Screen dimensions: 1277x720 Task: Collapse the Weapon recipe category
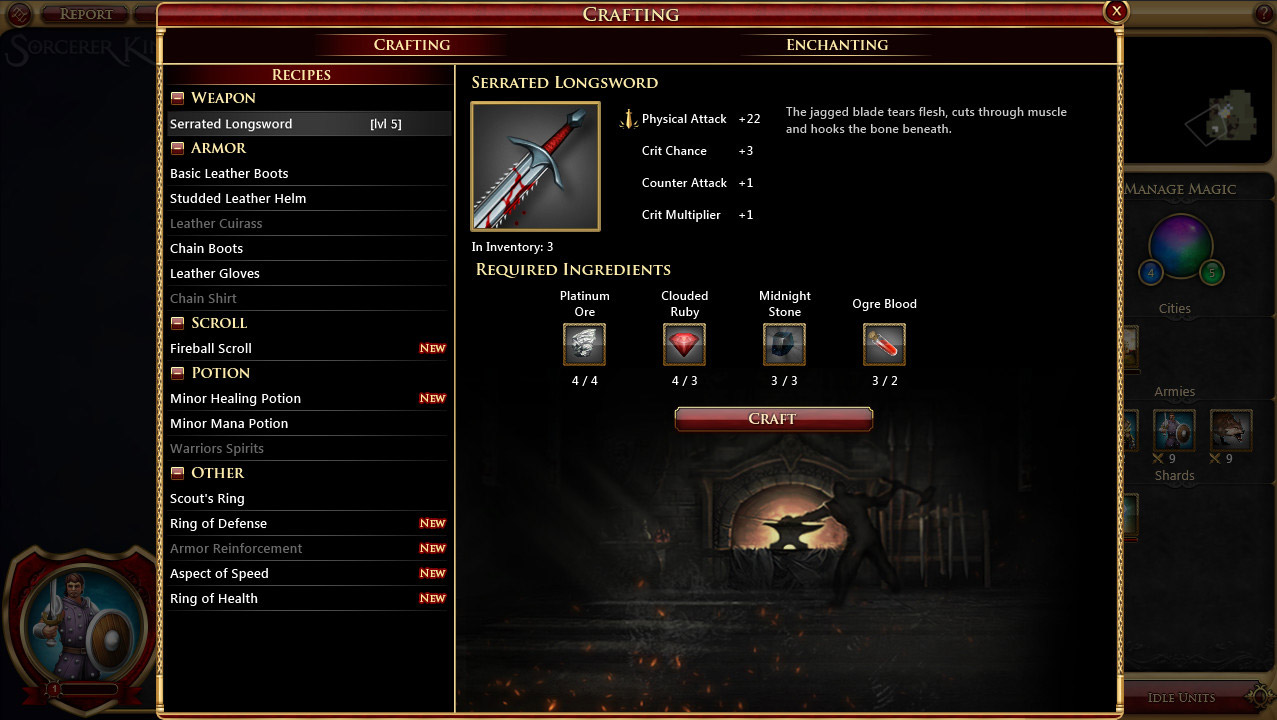coord(178,98)
